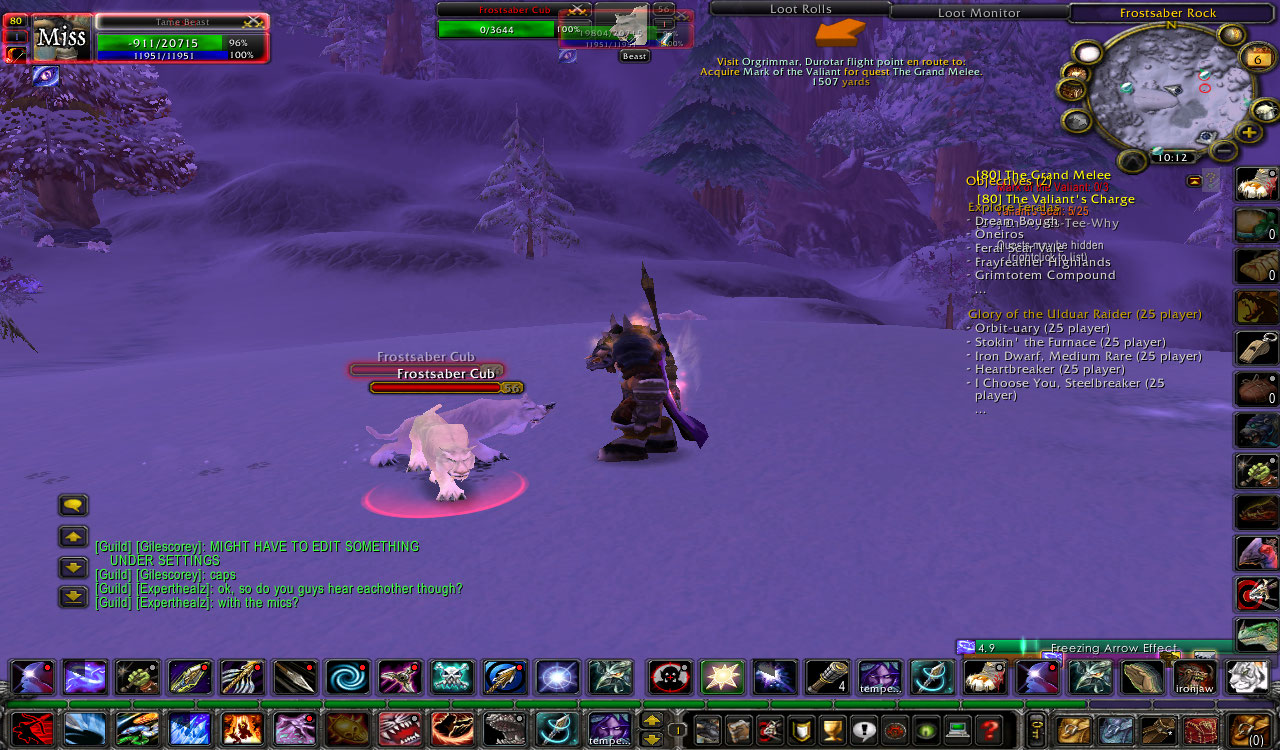Click the red question mark help icon
This screenshot has width=1280, height=750.
(990, 730)
